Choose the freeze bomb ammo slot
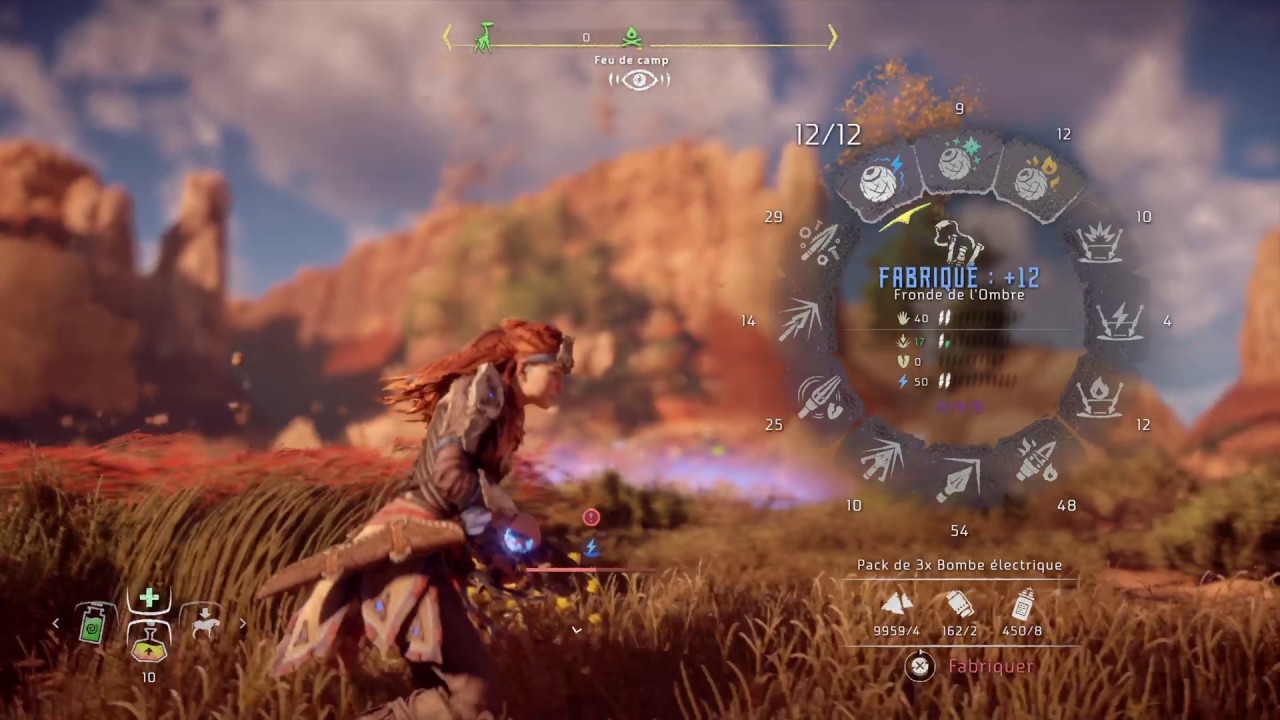 (x=955, y=161)
